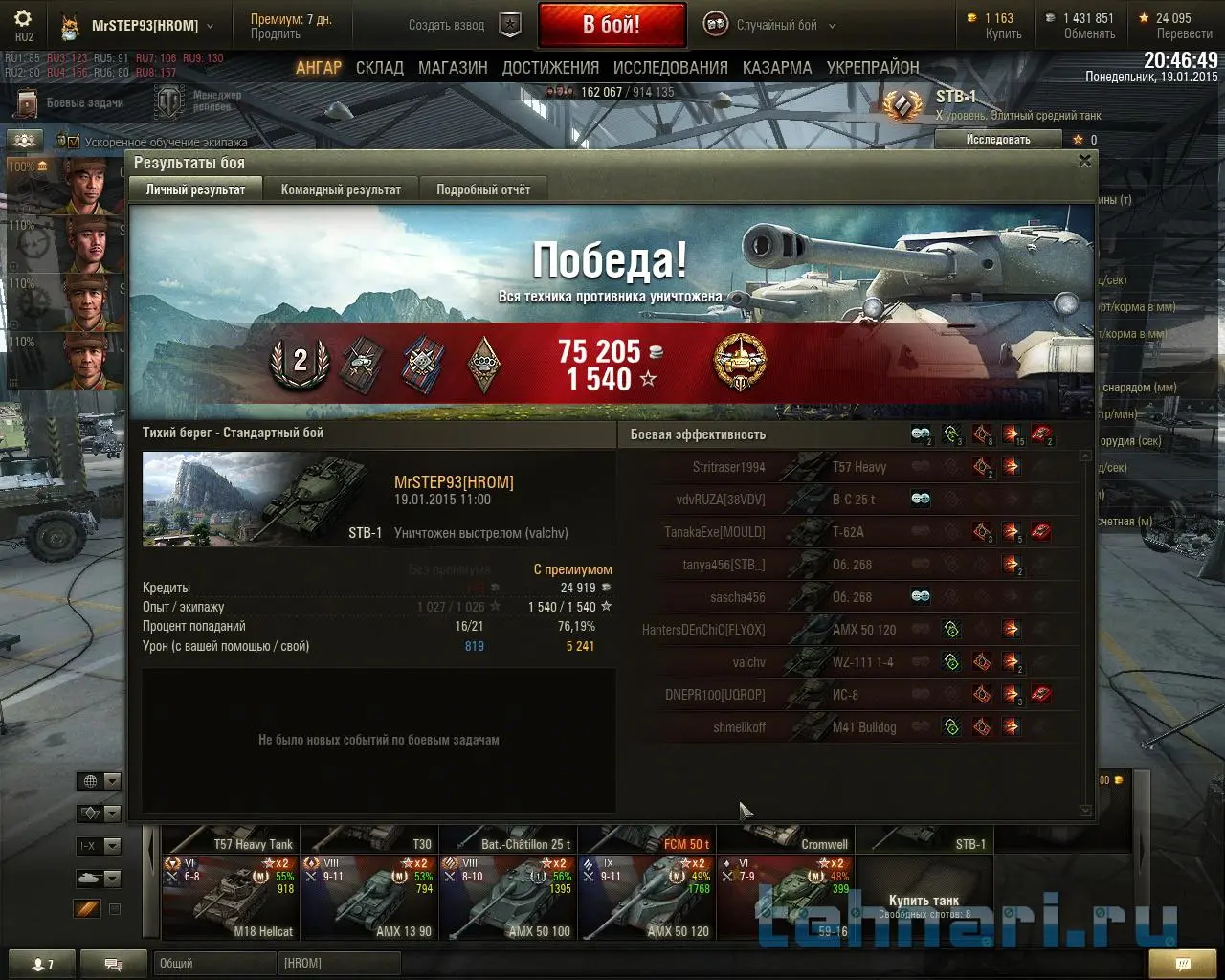Open the Подробный отчёт tab
The width and height of the screenshot is (1225, 980).
click(x=483, y=189)
